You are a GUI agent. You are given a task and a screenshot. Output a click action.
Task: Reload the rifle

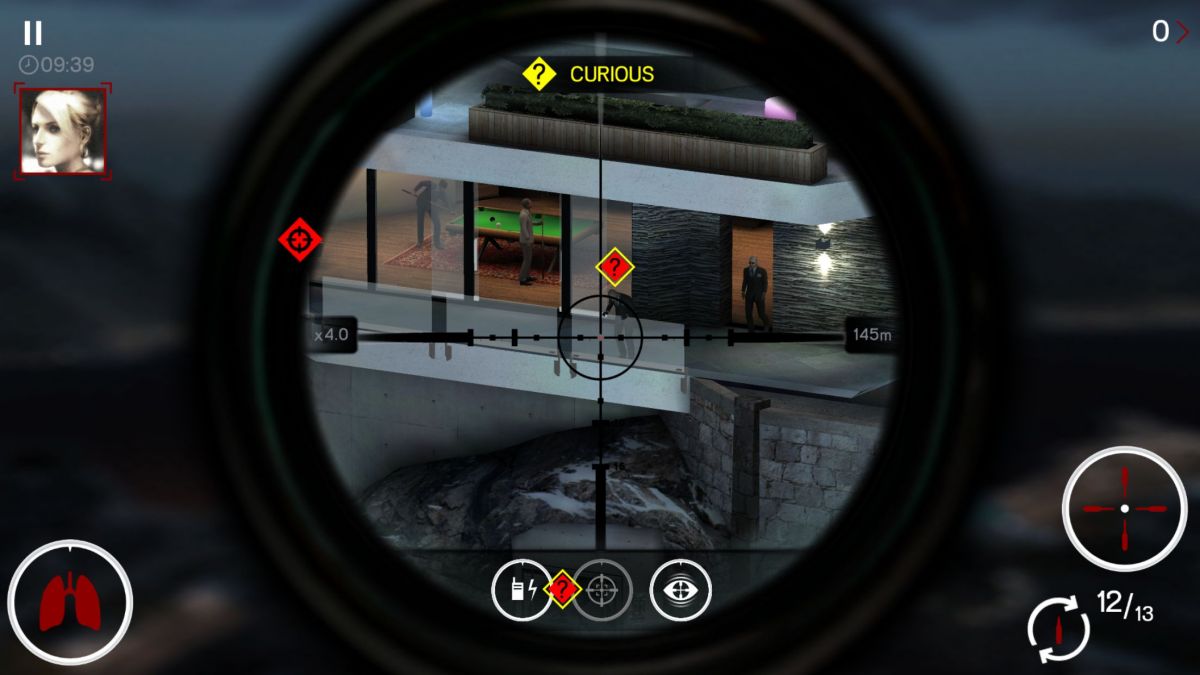(x=1058, y=629)
